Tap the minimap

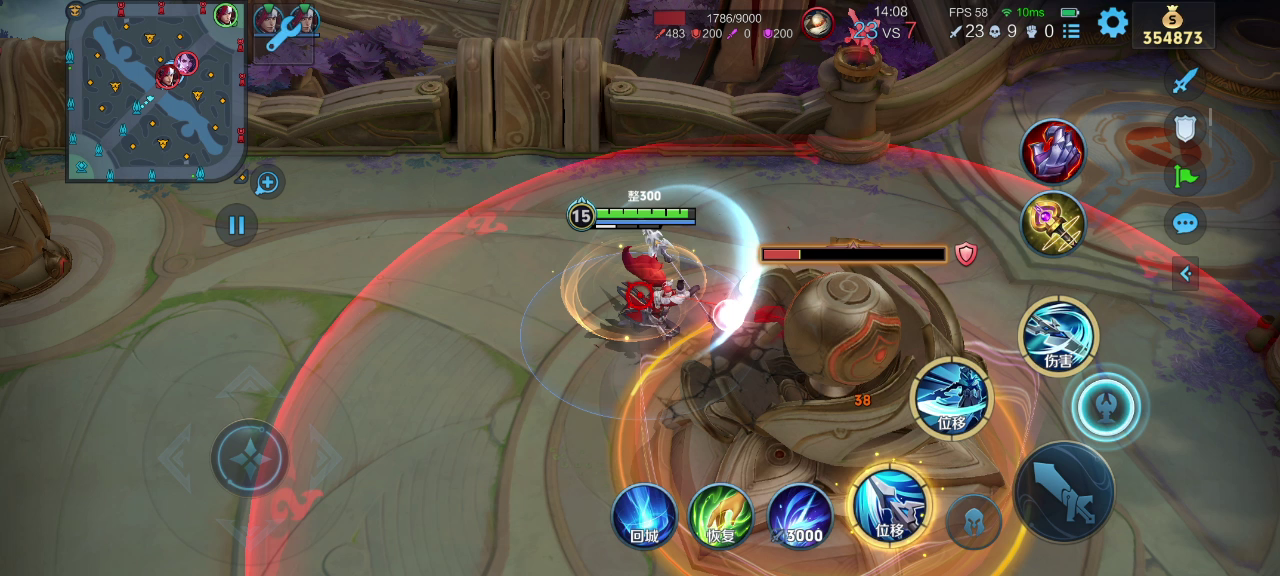coord(155,92)
